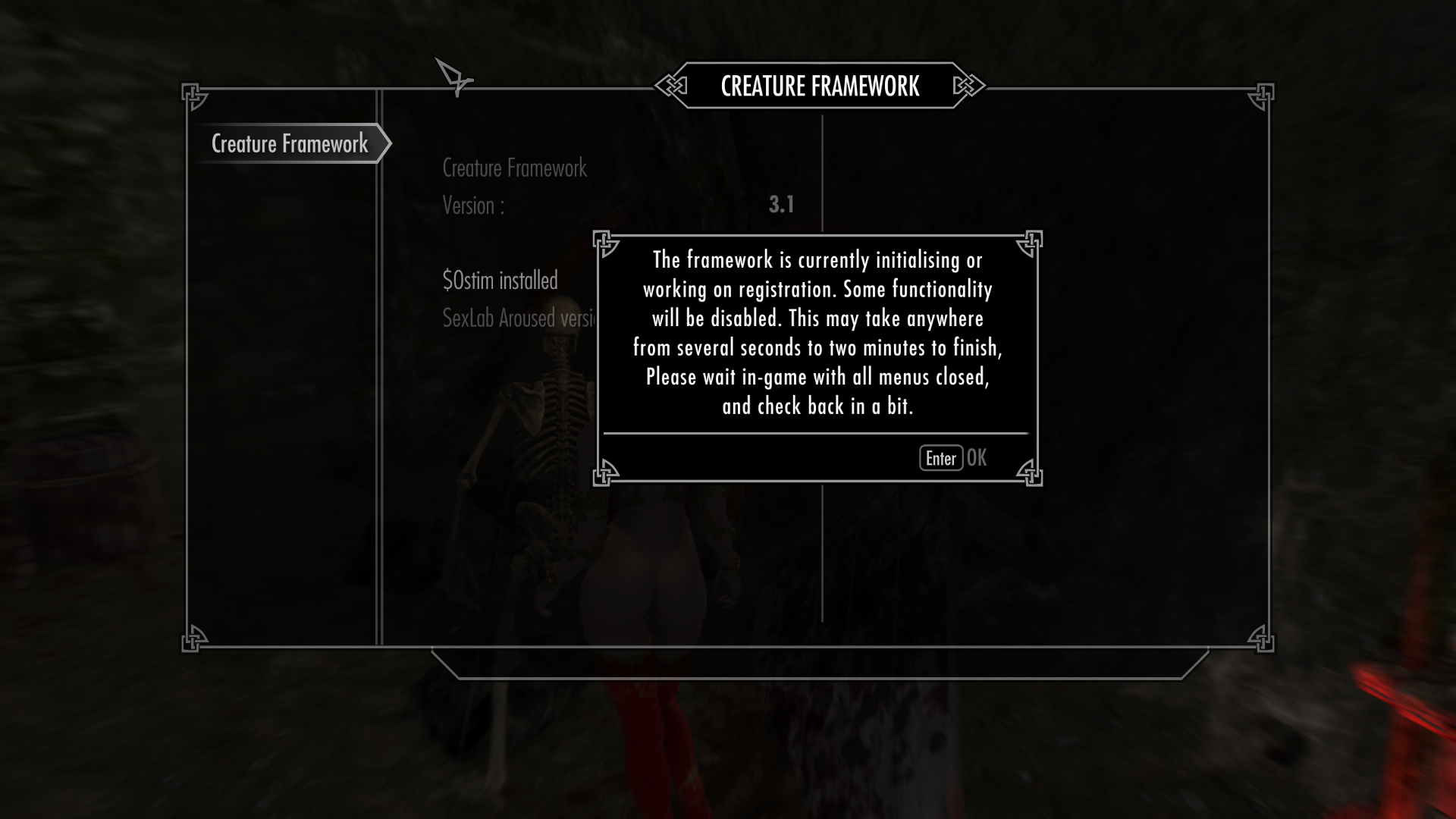Click the decorative arrow left of the title banner
The width and height of the screenshot is (1456, 819).
coord(670,86)
